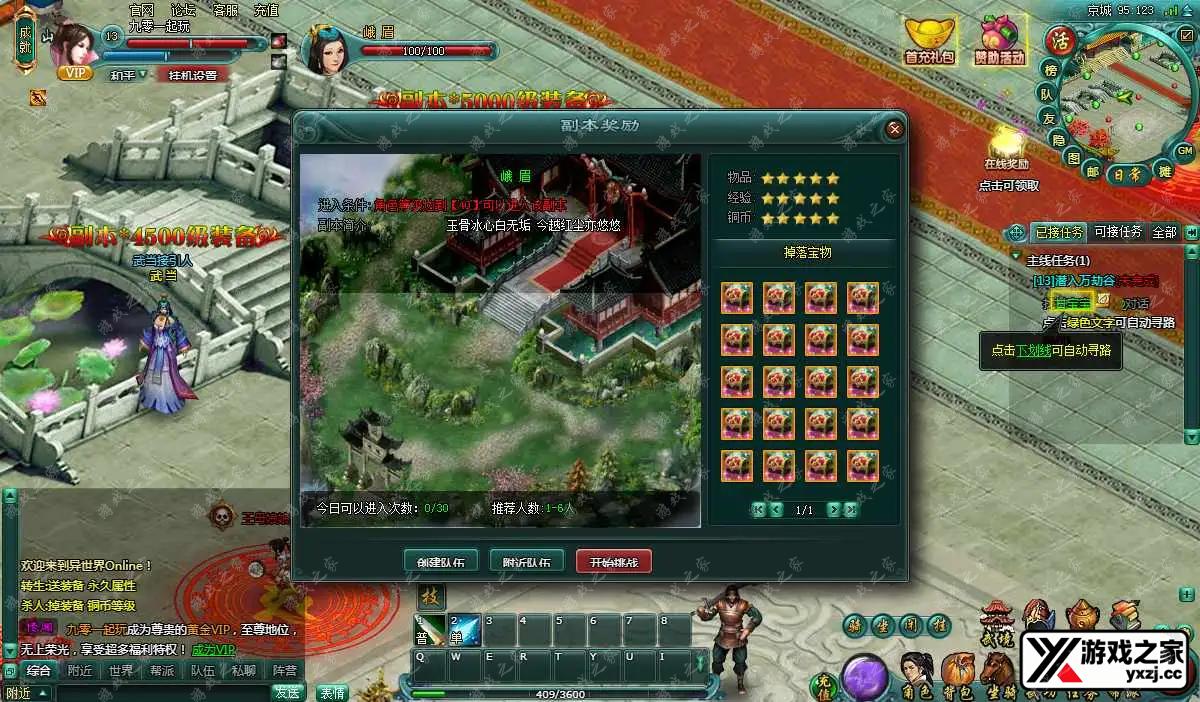This screenshot has width=1200, height=702.
Task: Open the 赞助活动 sponsor event icon
Action: (1000, 40)
